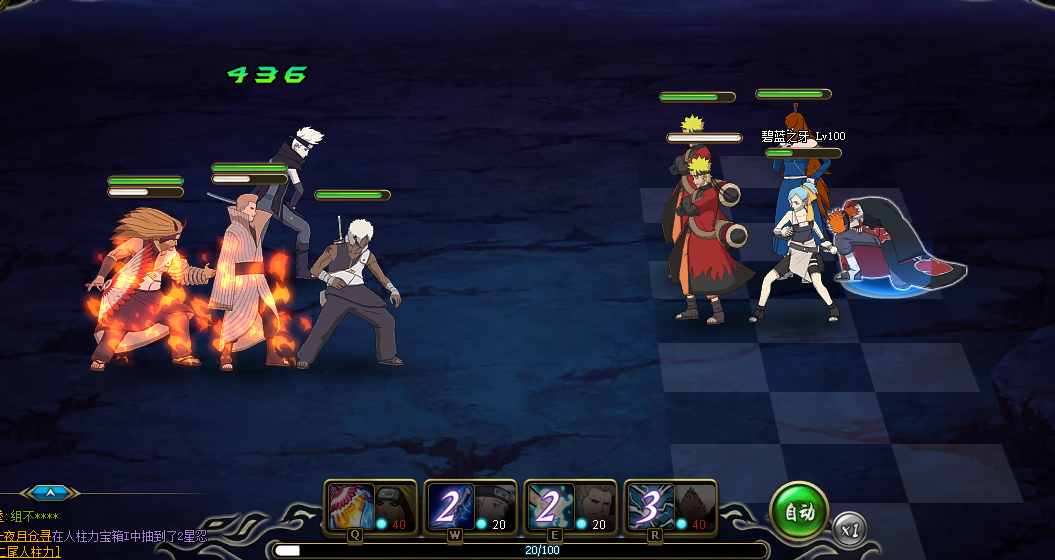
Task: Select the R skill on 3-turn cooldown
Action: [x=670, y=507]
